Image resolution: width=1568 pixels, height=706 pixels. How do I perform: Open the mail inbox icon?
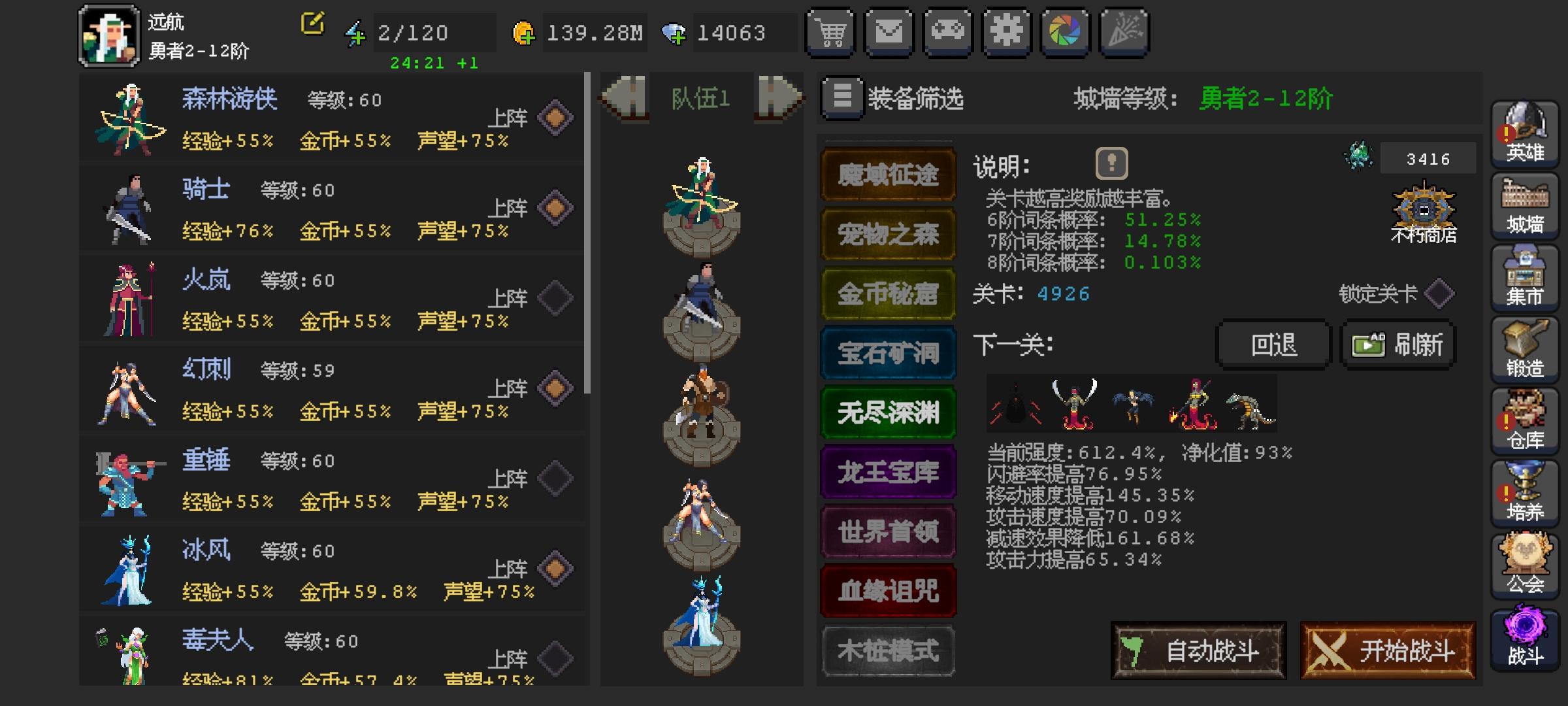[x=889, y=33]
